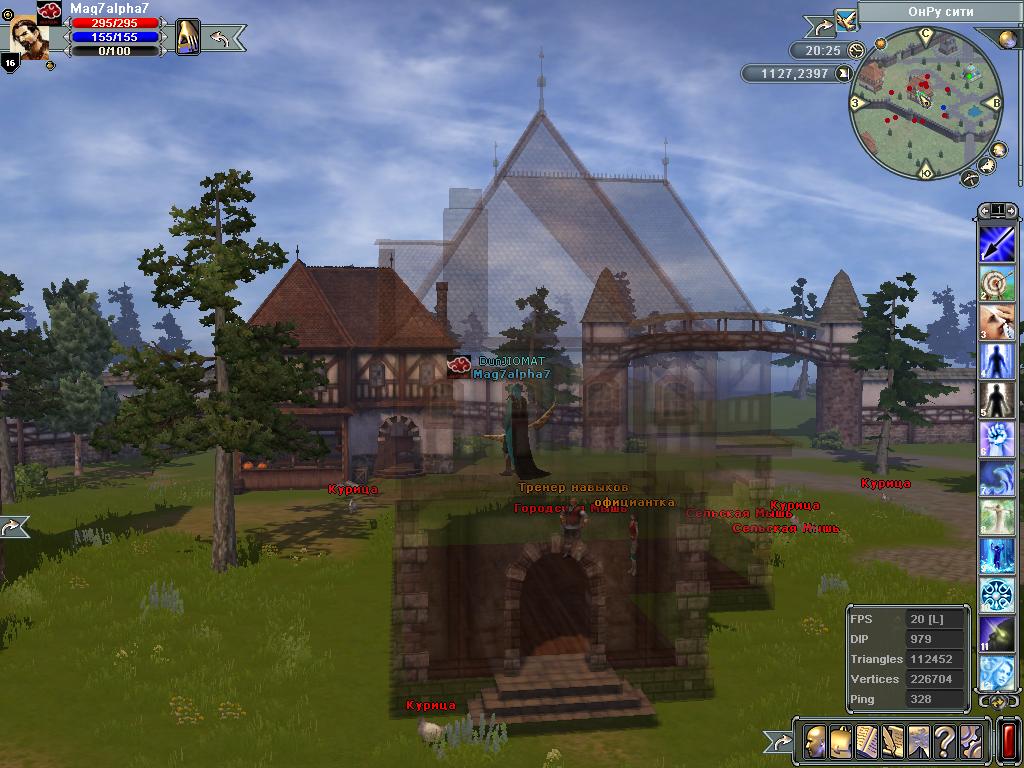Open the open-book journal icon

coord(864,742)
